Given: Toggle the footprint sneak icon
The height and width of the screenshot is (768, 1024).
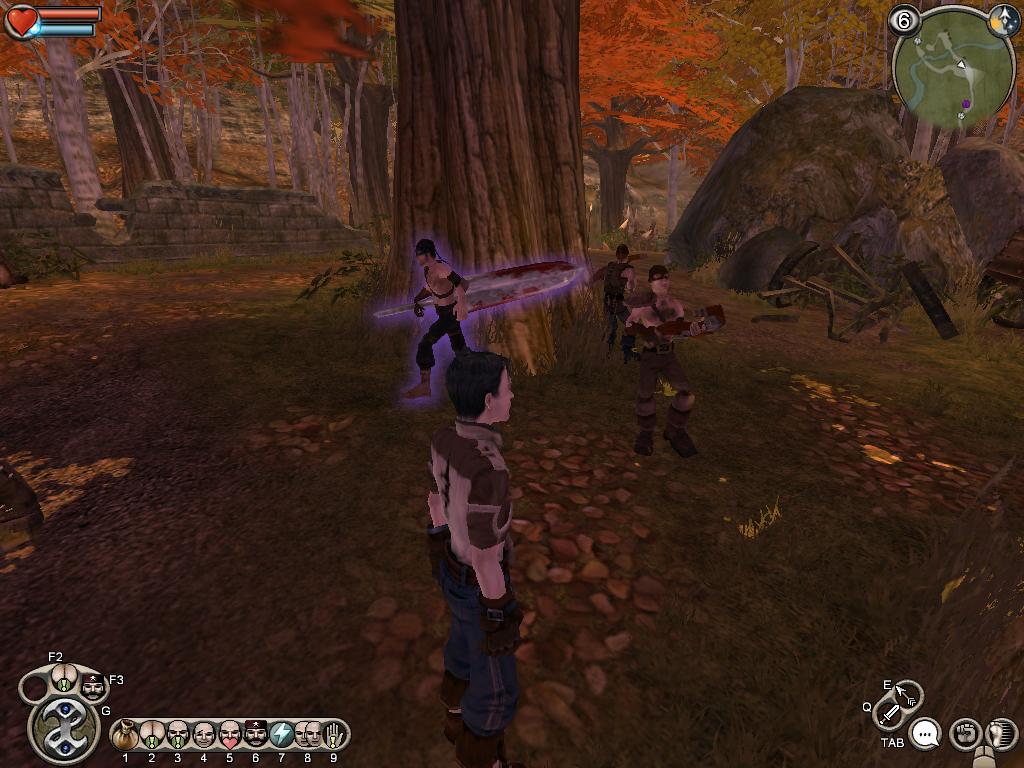Looking at the screenshot, I should pyautogui.click(x=1001, y=735).
